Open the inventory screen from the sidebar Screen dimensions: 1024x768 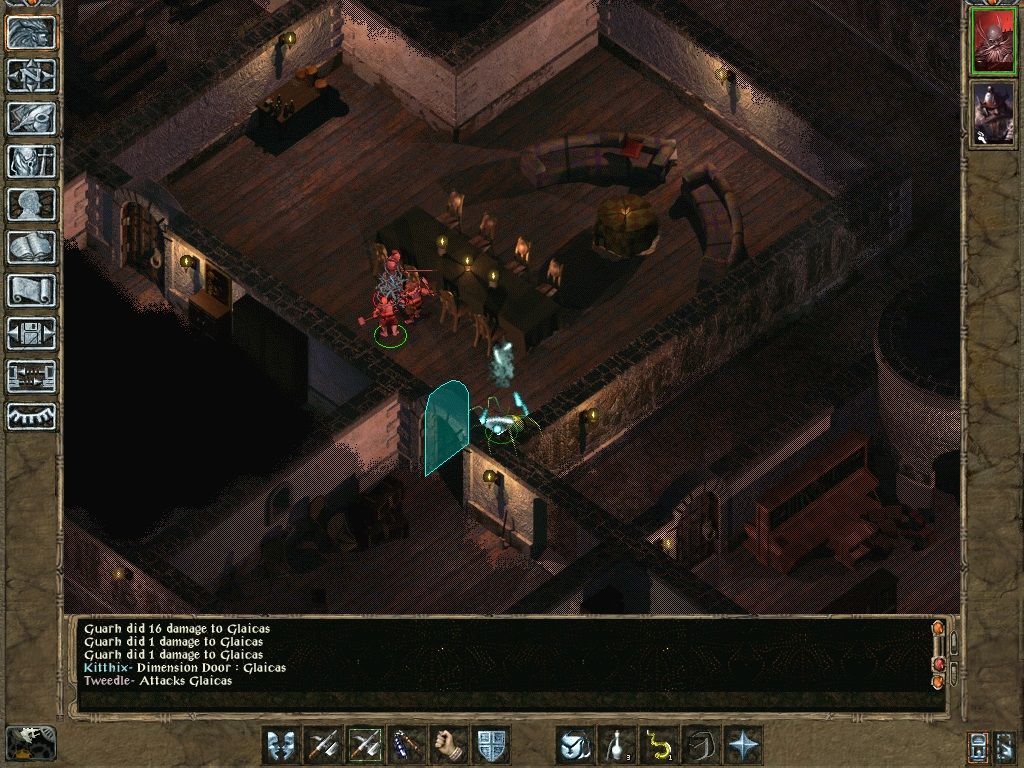(x=31, y=161)
